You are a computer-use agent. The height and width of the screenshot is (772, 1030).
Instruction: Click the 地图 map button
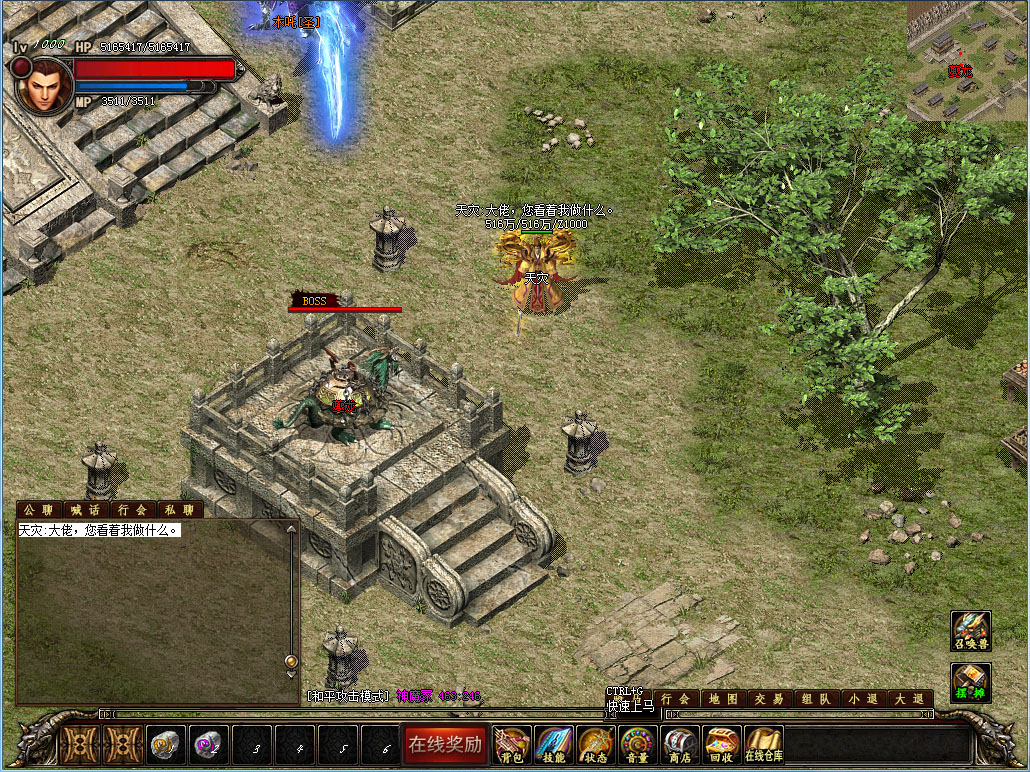pyautogui.click(x=724, y=699)
